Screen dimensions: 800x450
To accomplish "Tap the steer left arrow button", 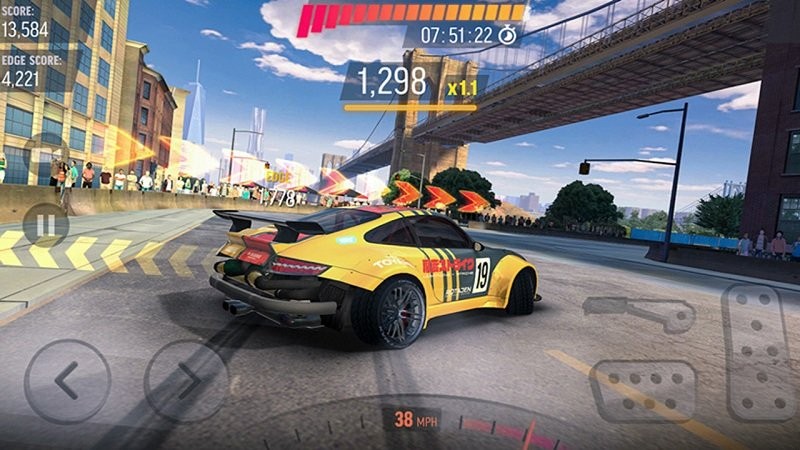I will [67, 381].
